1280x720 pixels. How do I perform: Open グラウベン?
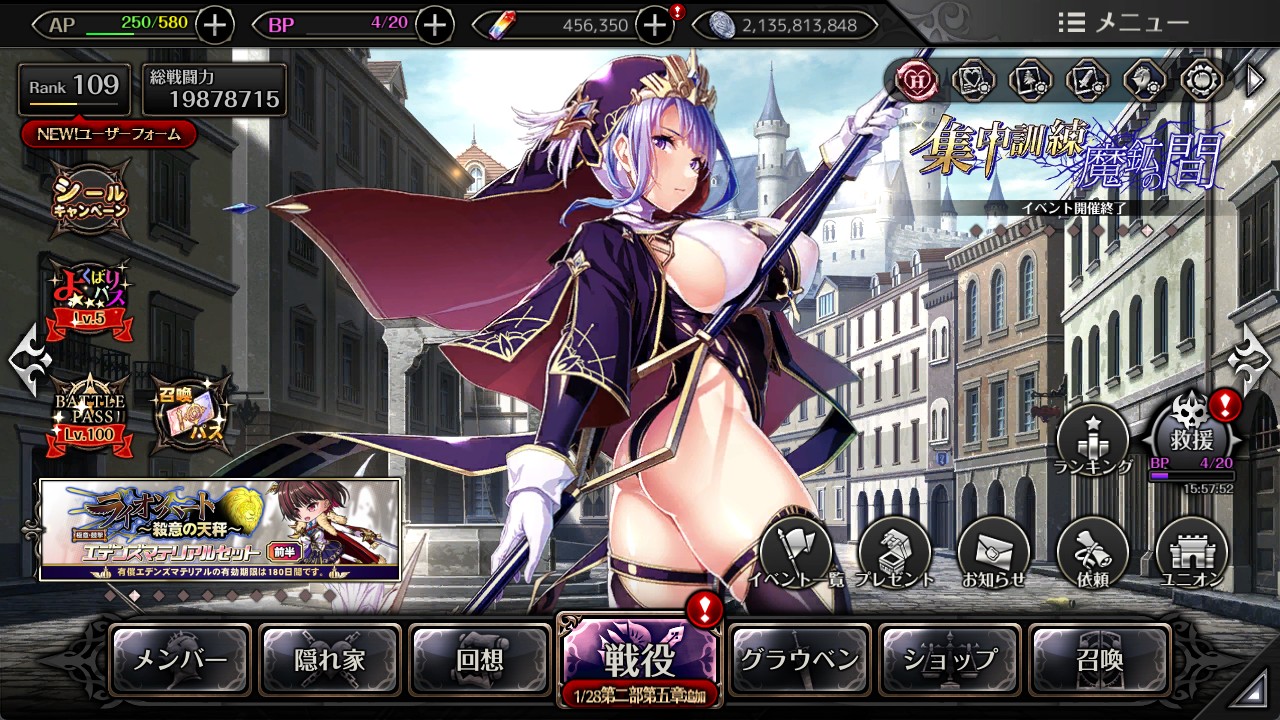pyautogui.click(x=799, y=660)
